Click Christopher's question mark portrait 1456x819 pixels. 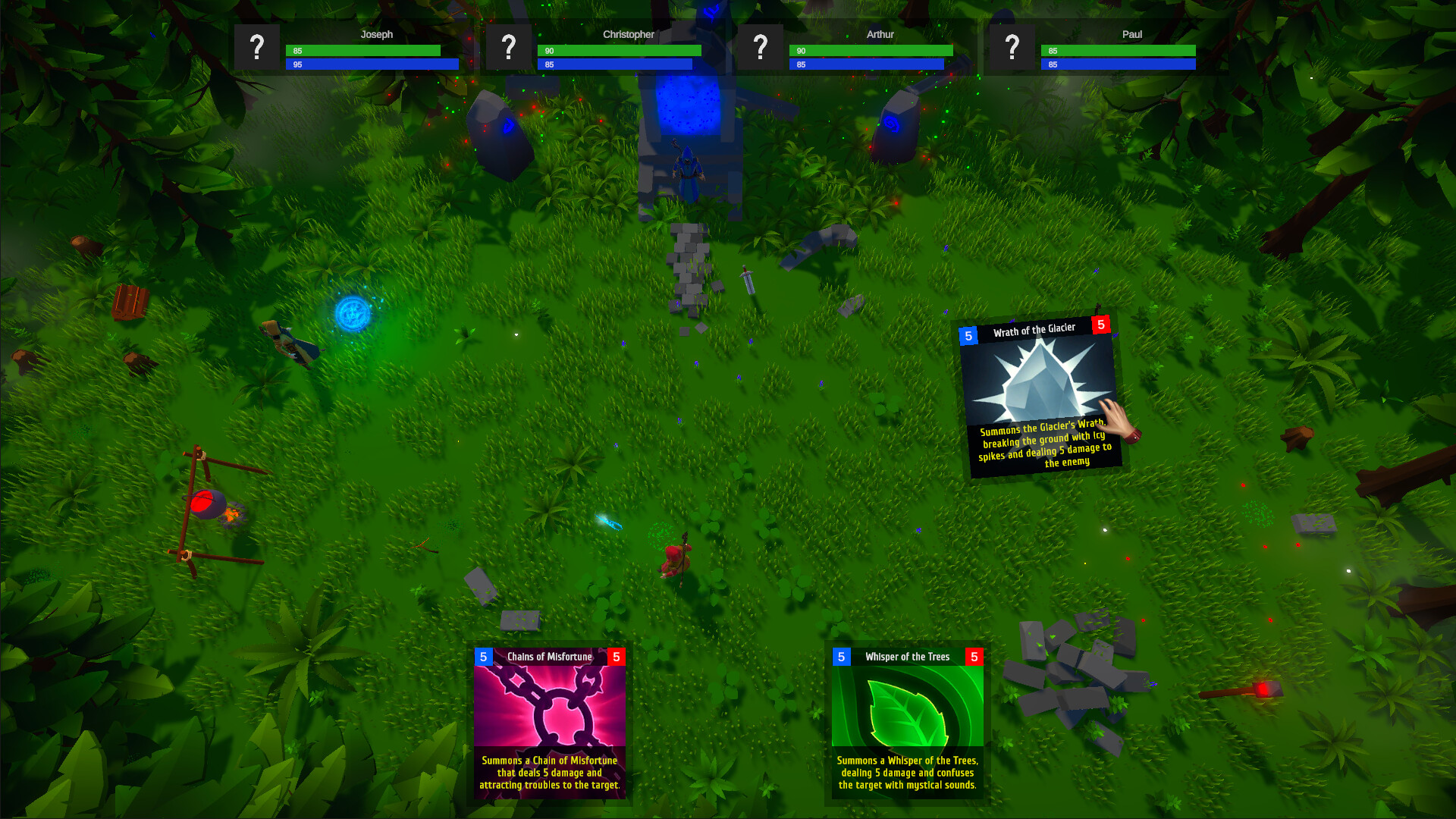(x=509, y=48)
